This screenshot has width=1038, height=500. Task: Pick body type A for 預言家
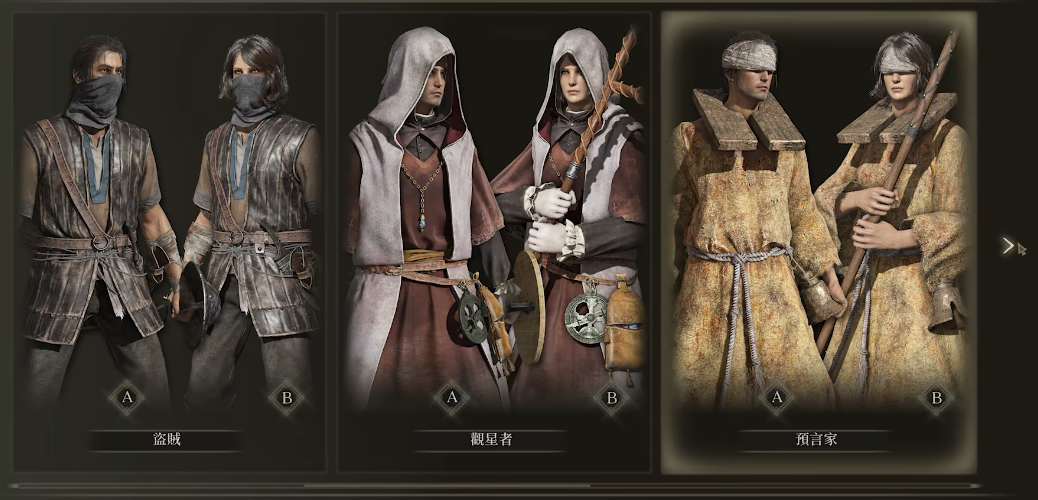(776, 397)
